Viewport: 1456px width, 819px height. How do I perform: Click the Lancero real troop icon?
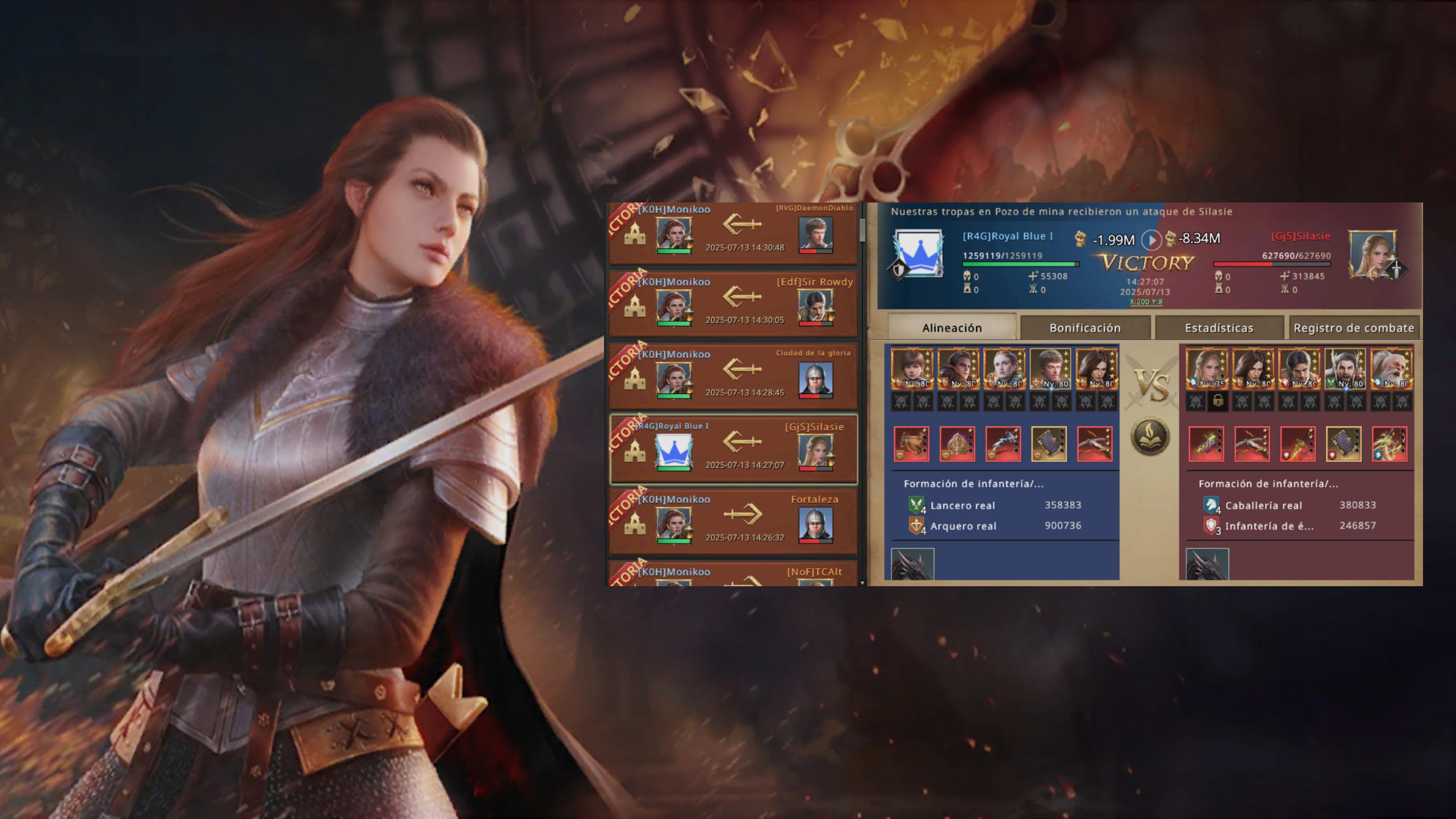coord(916,505)
